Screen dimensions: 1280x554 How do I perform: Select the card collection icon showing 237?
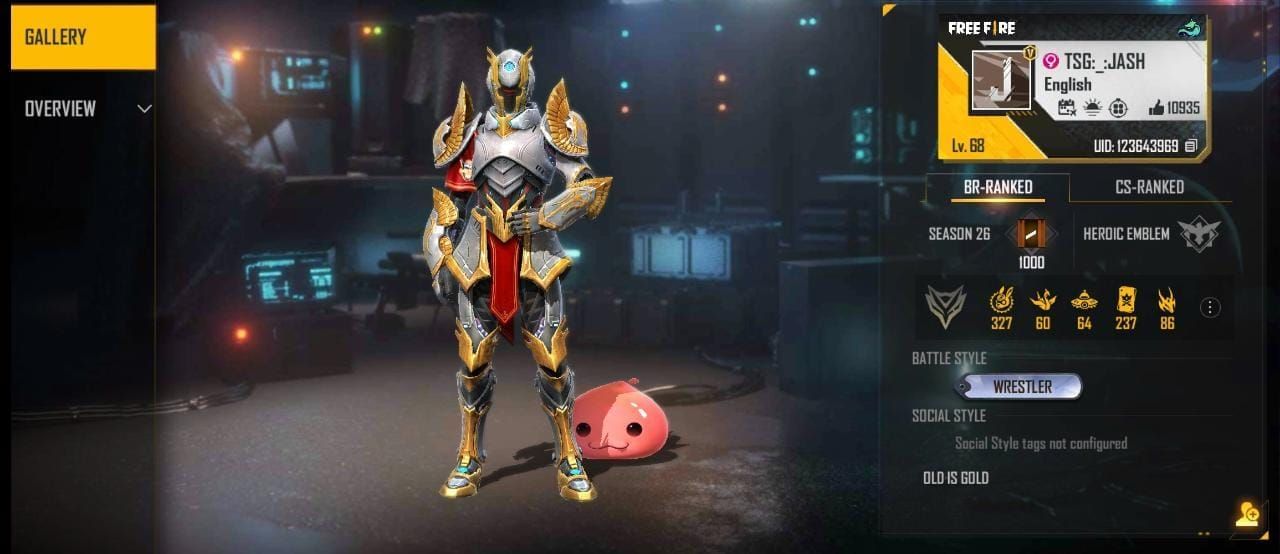point(1126,300)
